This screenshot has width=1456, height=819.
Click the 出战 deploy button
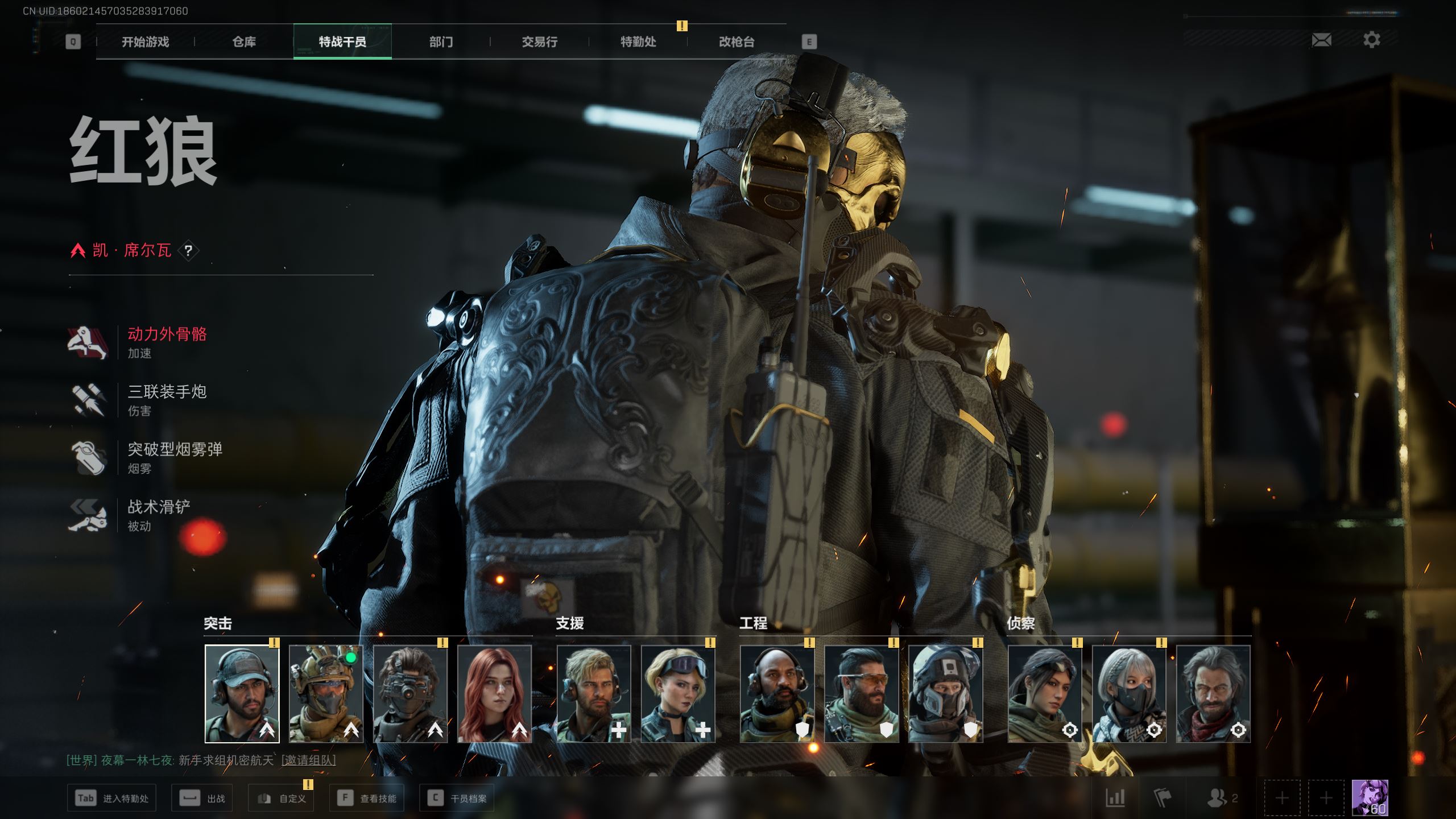click(x=202, y=799)
